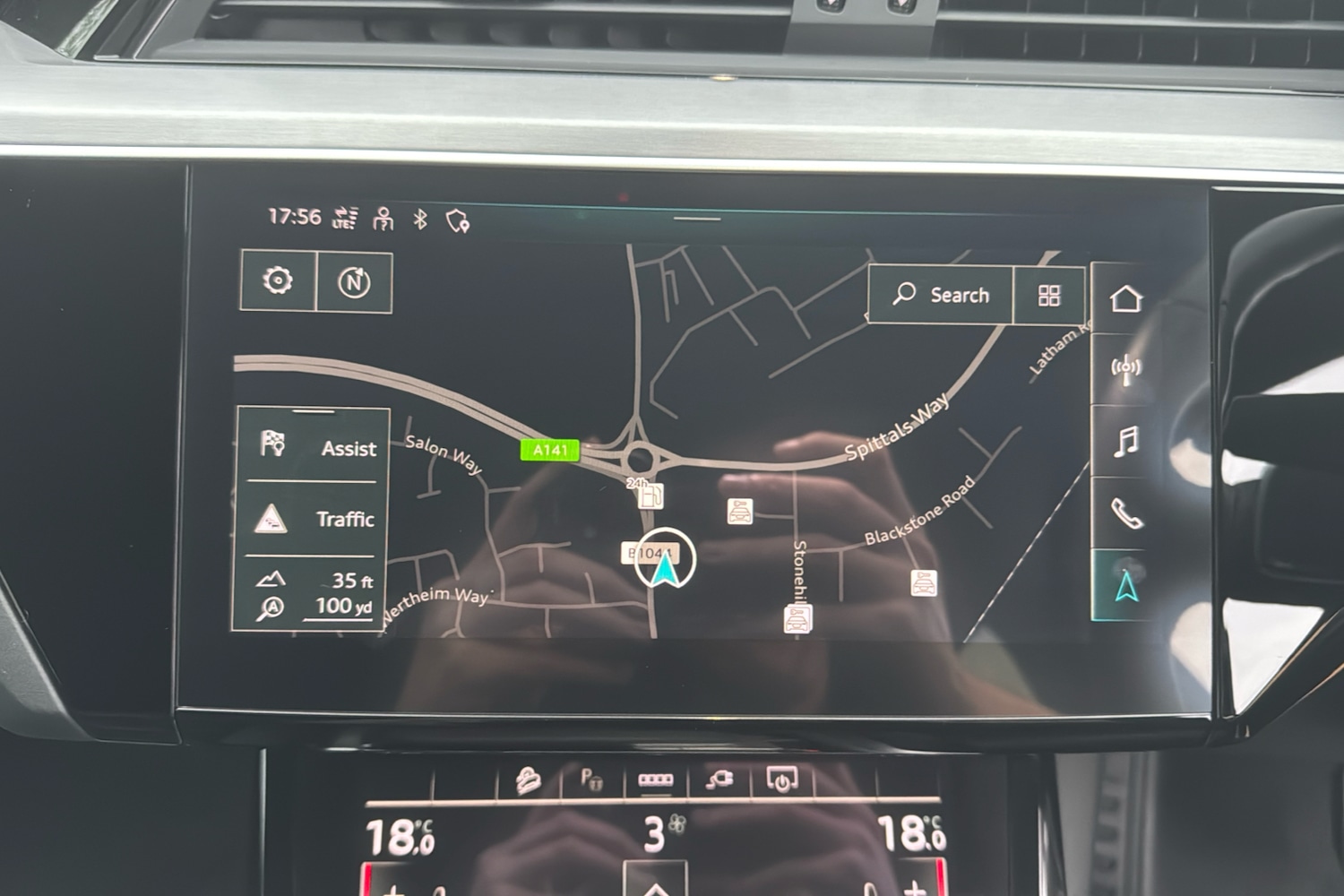Reset map orientation with the compass N icon

click(355, 281)
